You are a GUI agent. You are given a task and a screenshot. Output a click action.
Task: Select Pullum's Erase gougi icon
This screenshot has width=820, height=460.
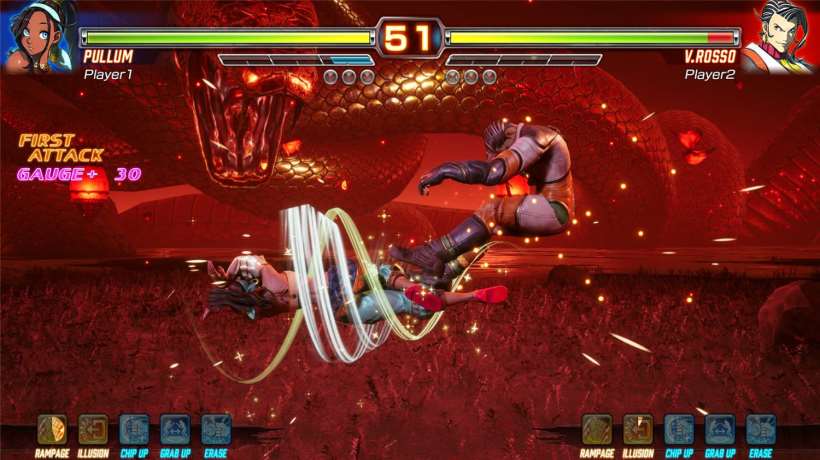pos(216,429)
